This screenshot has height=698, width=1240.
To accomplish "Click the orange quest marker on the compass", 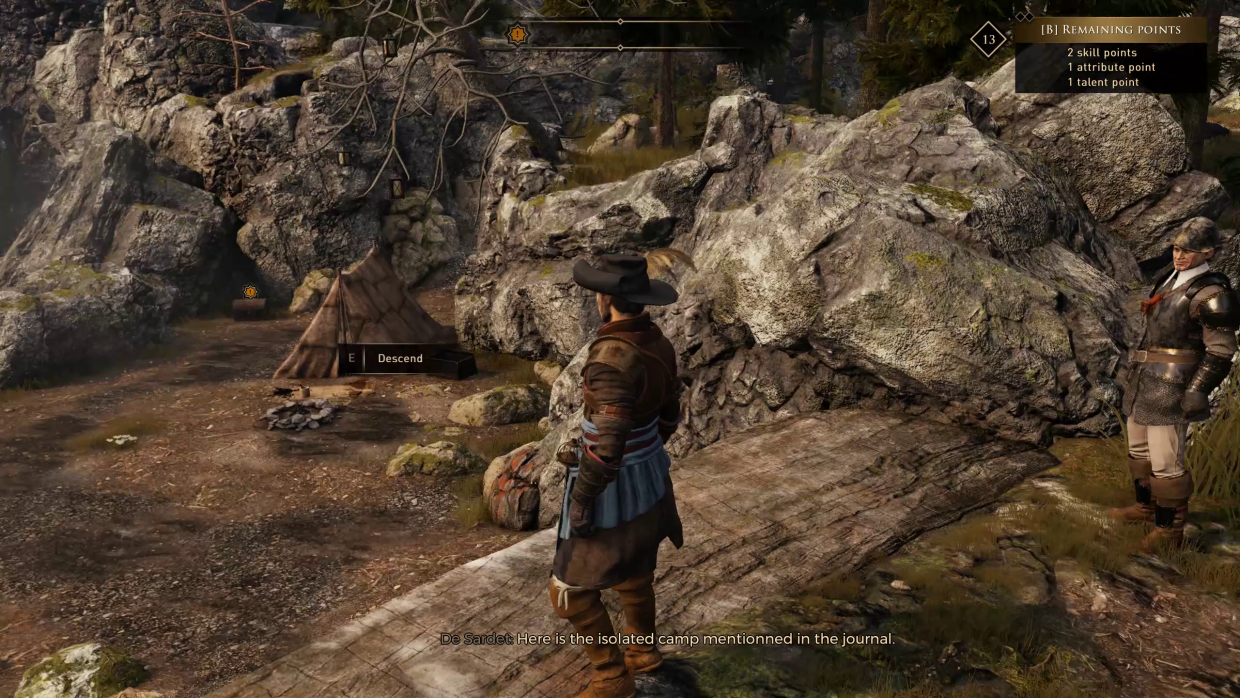I will [x=517, y=35].
